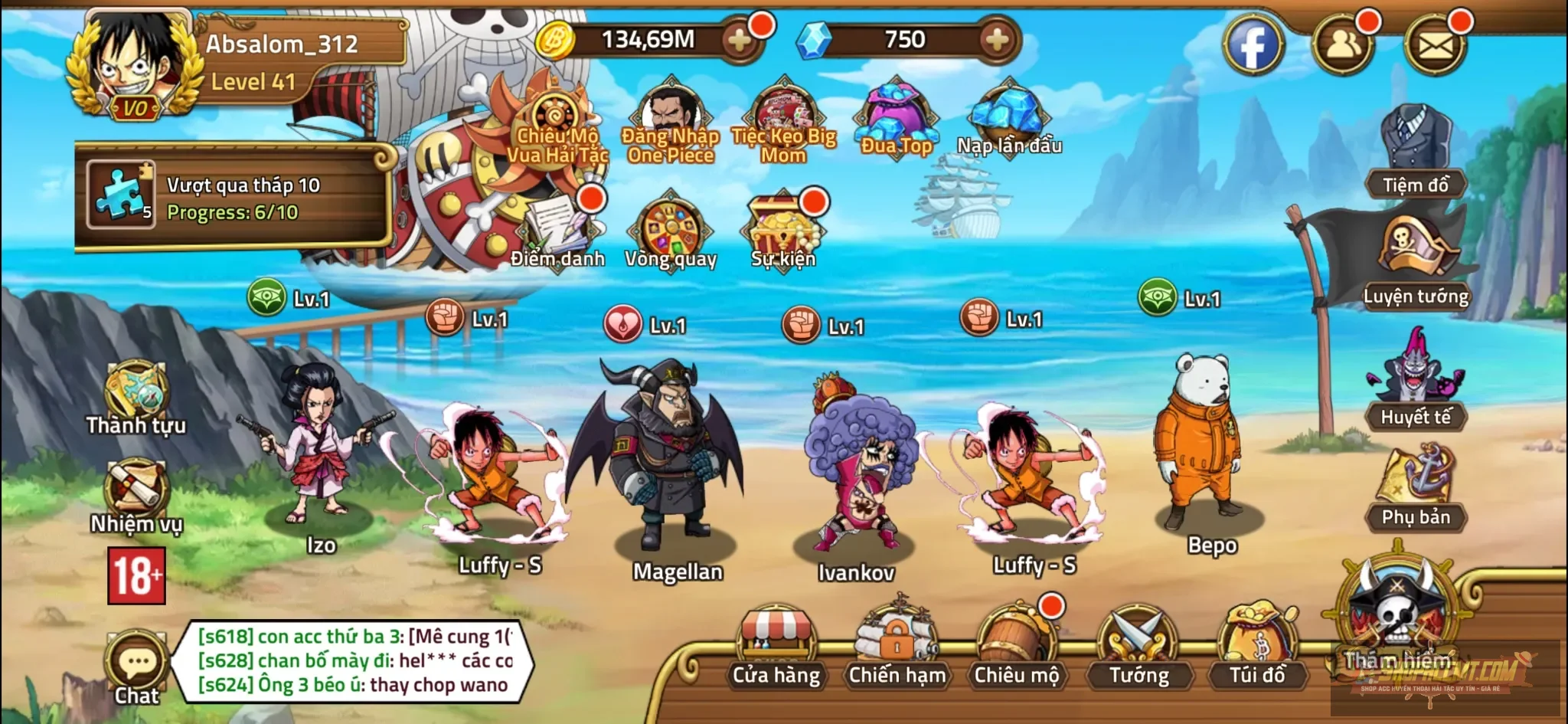Screen dimensions: 1568x724
Task: Visit the Tiệm đồ store
Action: [x=1416, y=153]
